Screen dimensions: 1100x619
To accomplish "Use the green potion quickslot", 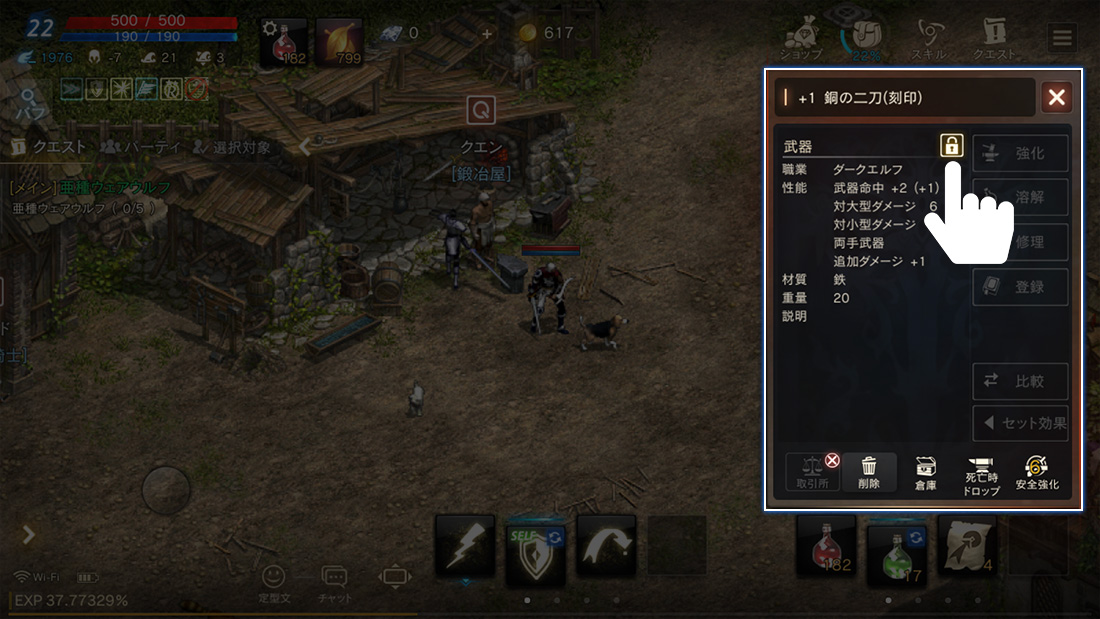I will (x=896, y=548).
